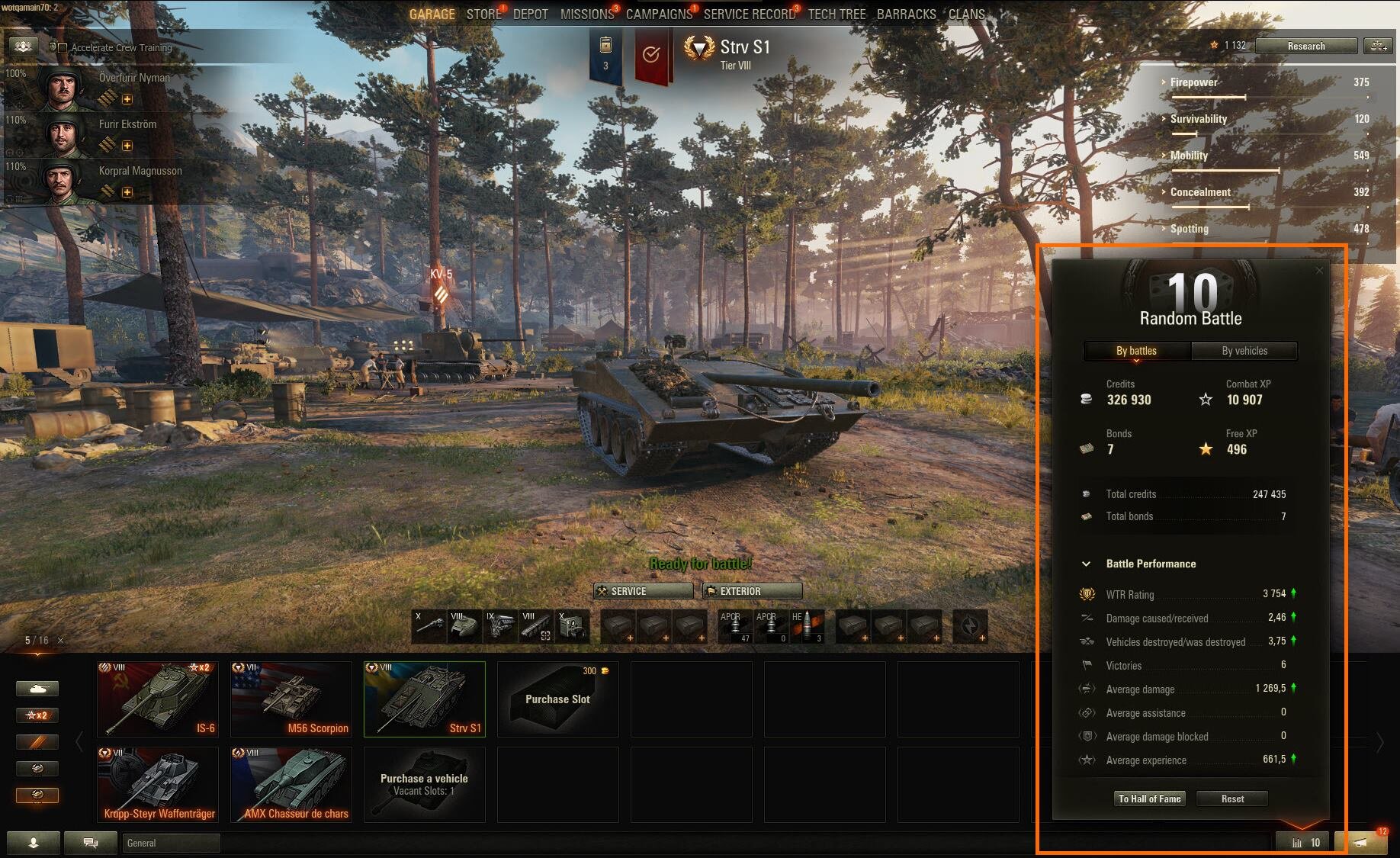The width and height of the screenshot is (1400, 858).
Task: Open the Service panel
Action: click(x=643, y=591)
